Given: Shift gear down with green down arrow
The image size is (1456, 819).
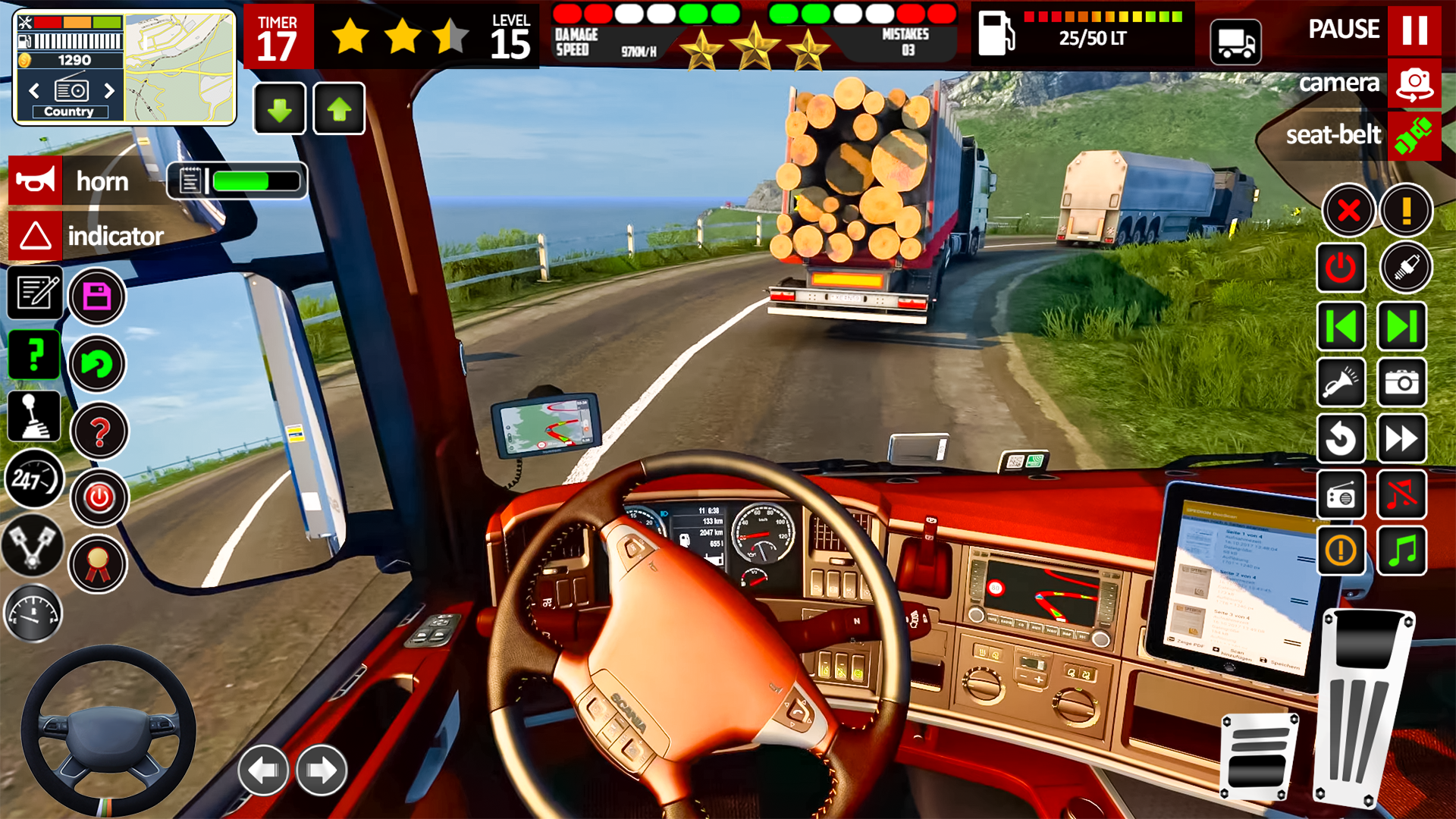Looking at the screenshot, I should tap(280, 109).
